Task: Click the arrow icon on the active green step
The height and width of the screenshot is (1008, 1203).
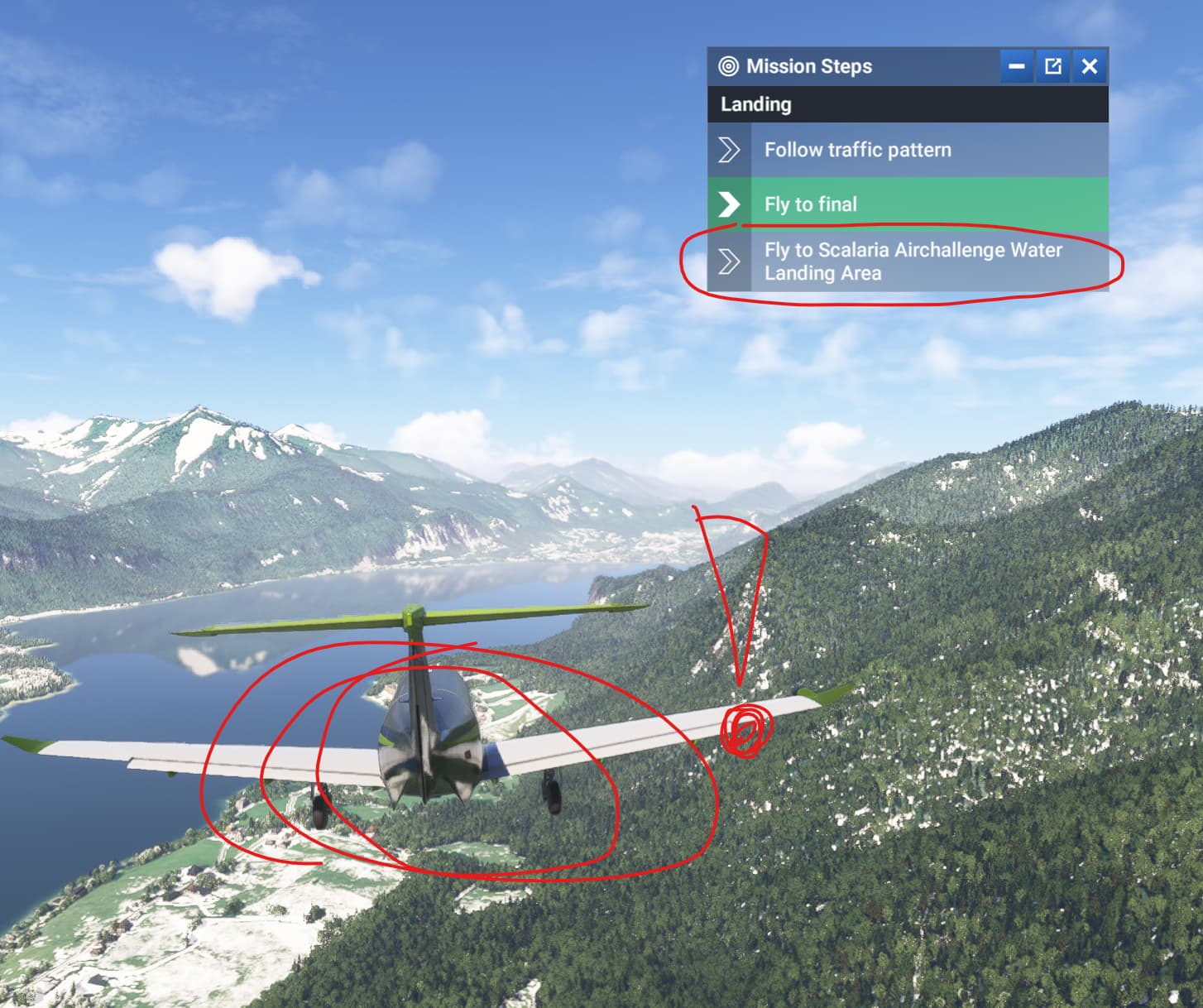Action: point(729,204)
